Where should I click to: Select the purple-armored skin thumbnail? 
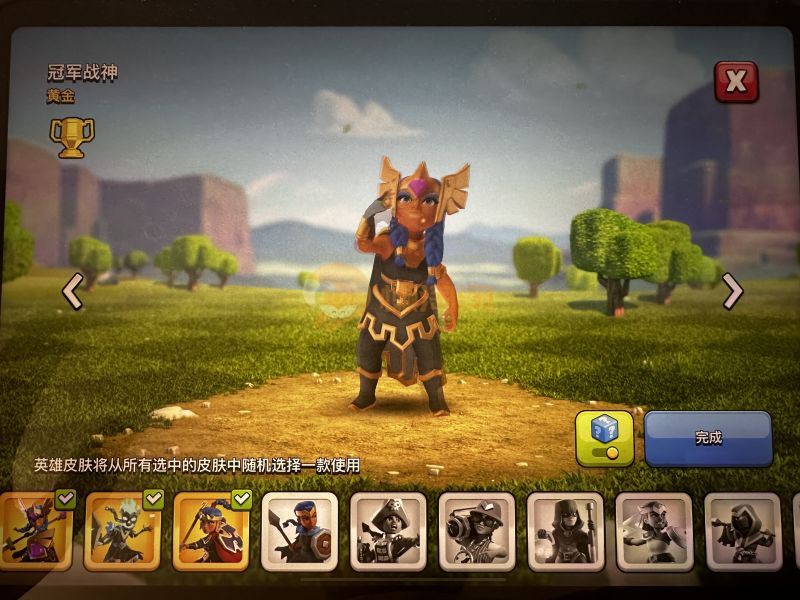37,531
